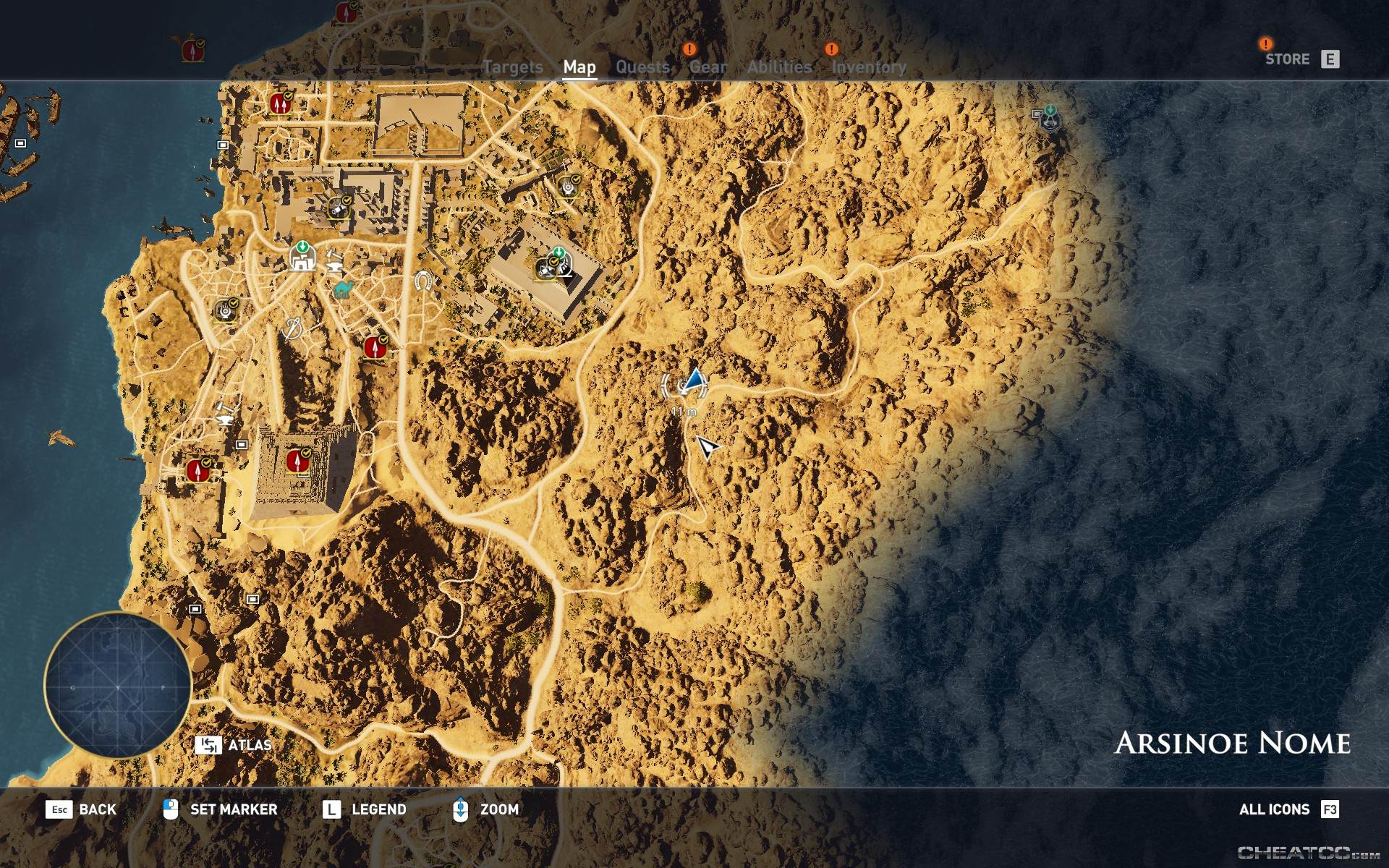The width and height of the screenshot is (1389, 868).
Task: Open the Quests tab
Action: point(642,67)
